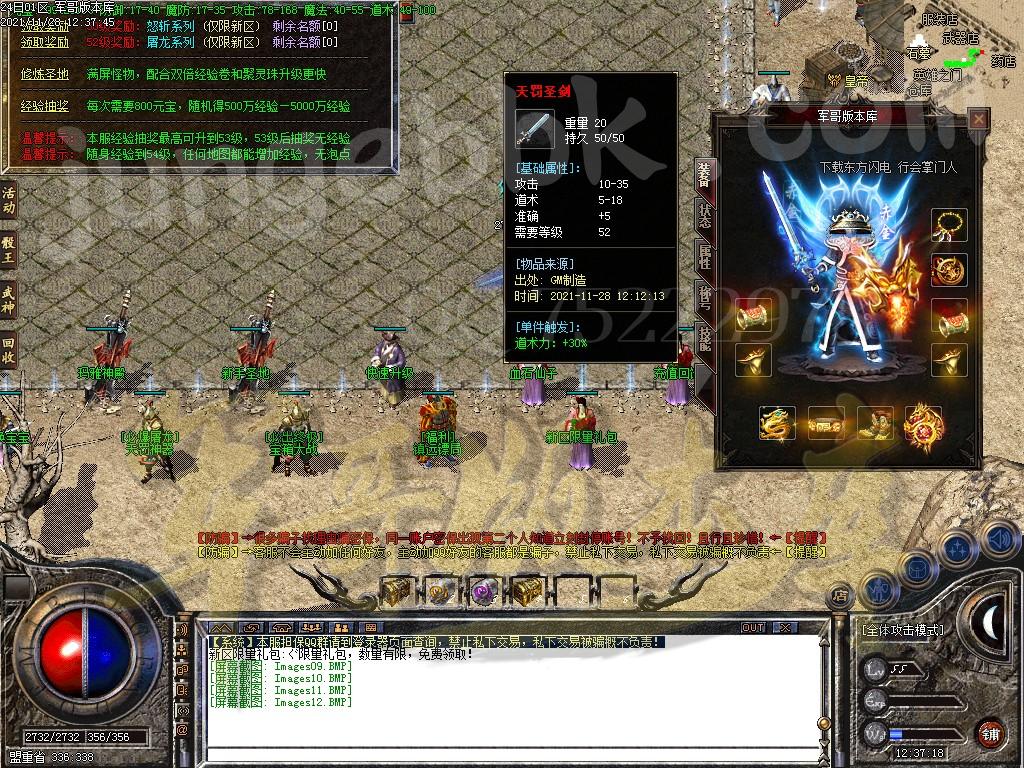Switch to the 状态 (status) tab
Image resolution: width=1024 pixels, height=768 pixels.
(x=704, y=215)
